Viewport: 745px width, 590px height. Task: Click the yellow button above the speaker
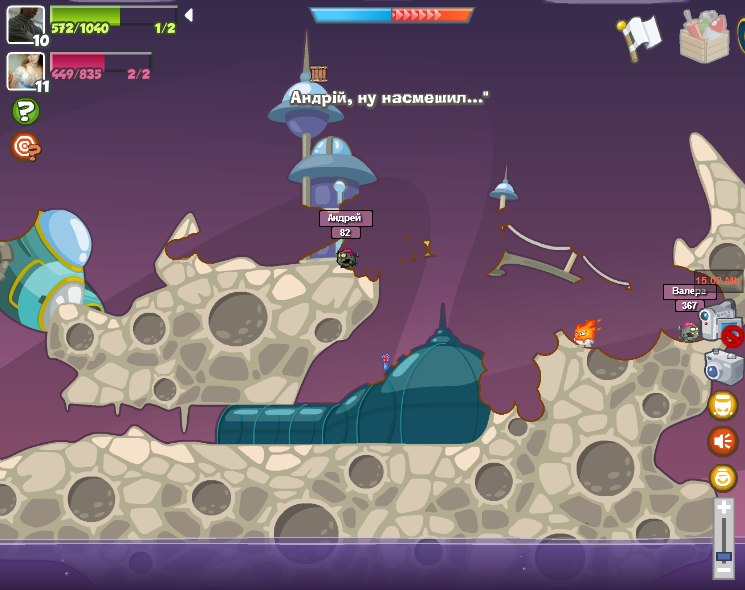(723, 405)
